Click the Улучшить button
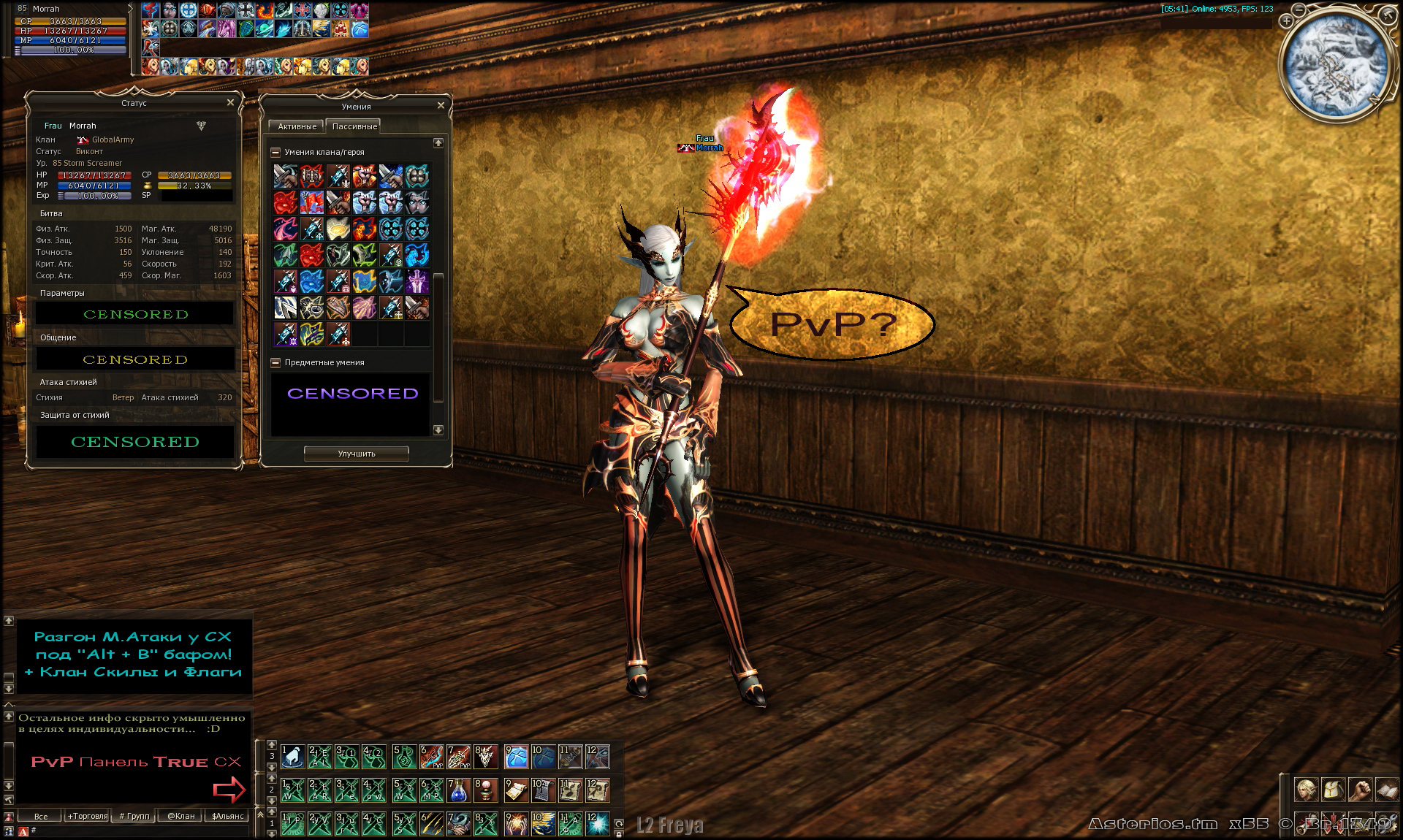Viewport: 1403px width, 840px height. 356,454
